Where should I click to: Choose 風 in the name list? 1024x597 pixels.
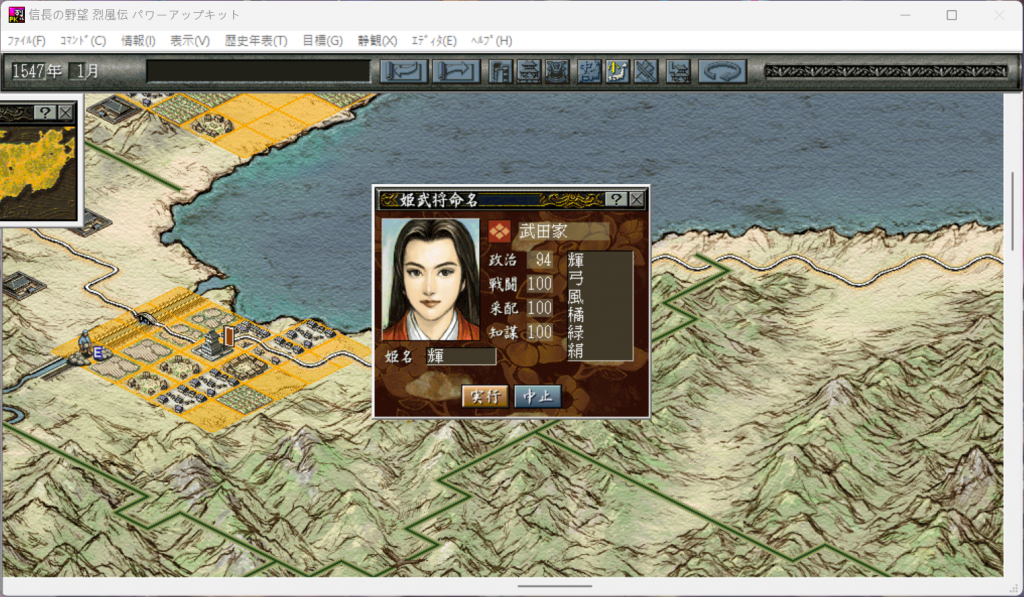click(x=575, y=296)
